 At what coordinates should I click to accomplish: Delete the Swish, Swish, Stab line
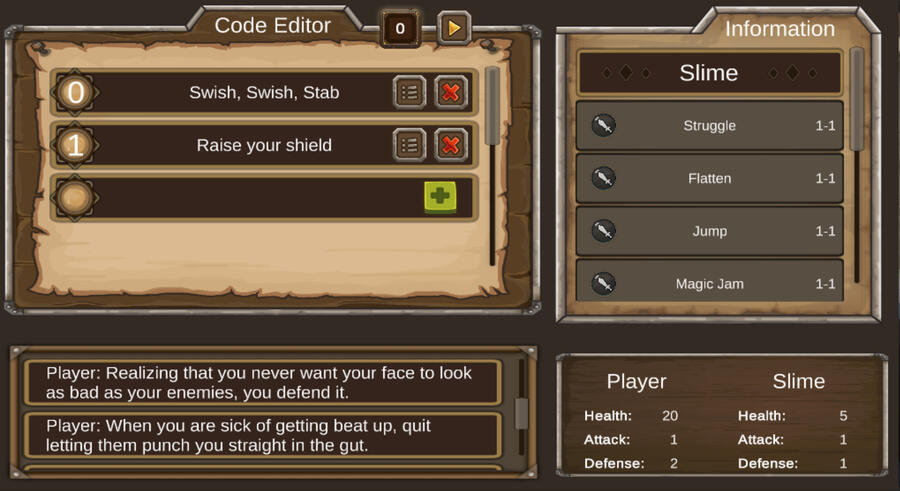click(x=451, y=92)
